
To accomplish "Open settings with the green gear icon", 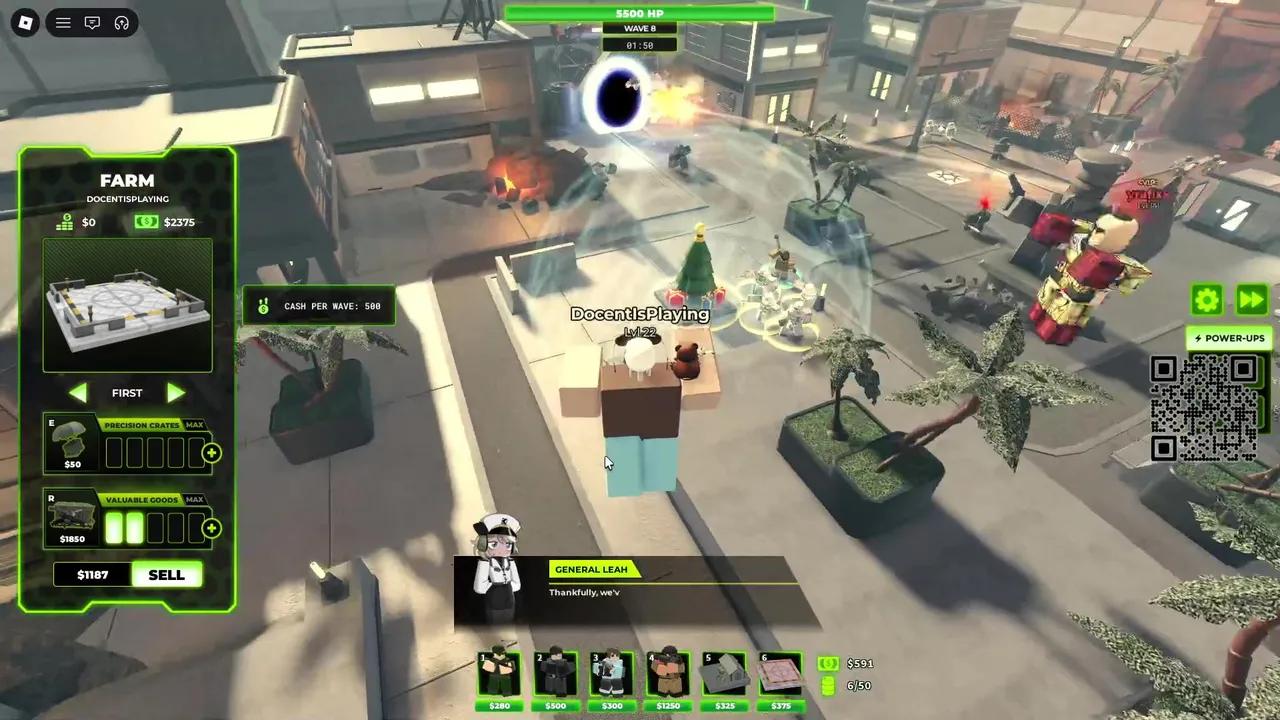I will (1207, 299).
